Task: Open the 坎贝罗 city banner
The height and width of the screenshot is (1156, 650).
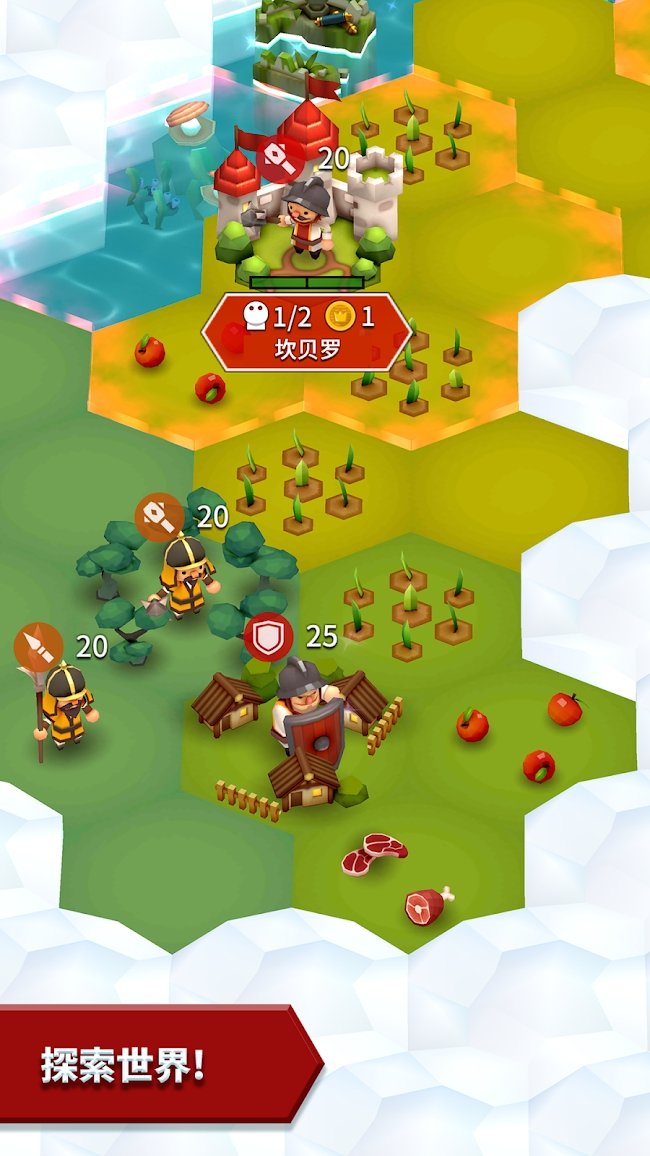Action: tap(306, 333)
